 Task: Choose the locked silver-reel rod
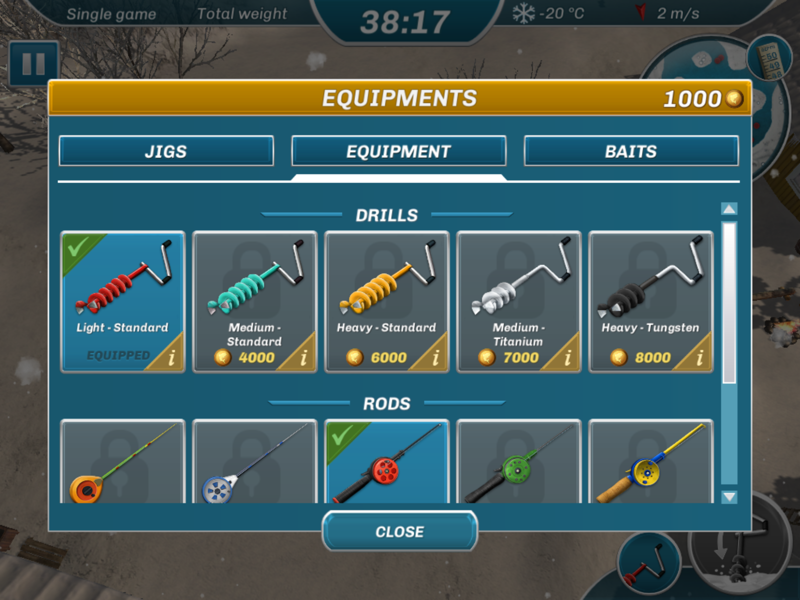[x=254, y=462]
